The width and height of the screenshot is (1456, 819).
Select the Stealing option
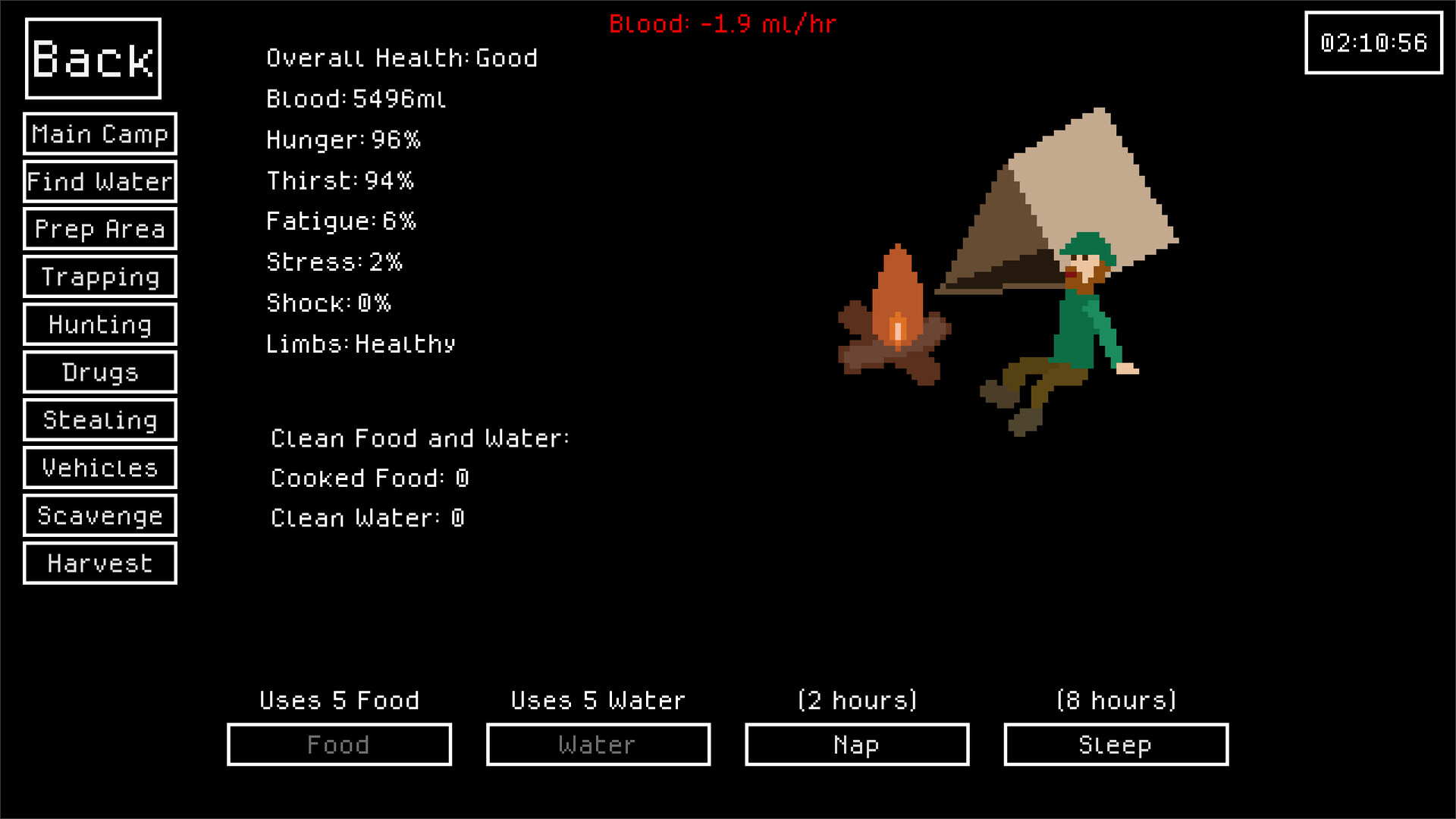point(99,420)
